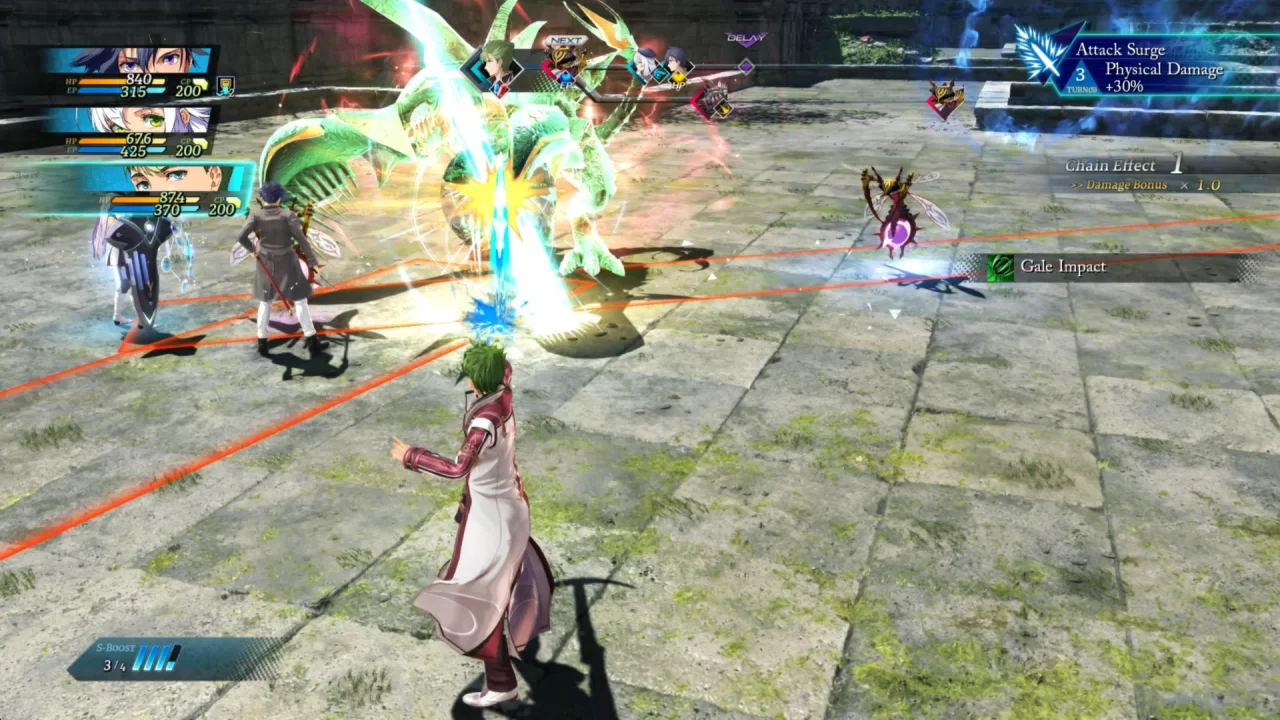1280x720 pixels.
Task: Select the item icon beside the top character panel
Action: tap(225, 87)
